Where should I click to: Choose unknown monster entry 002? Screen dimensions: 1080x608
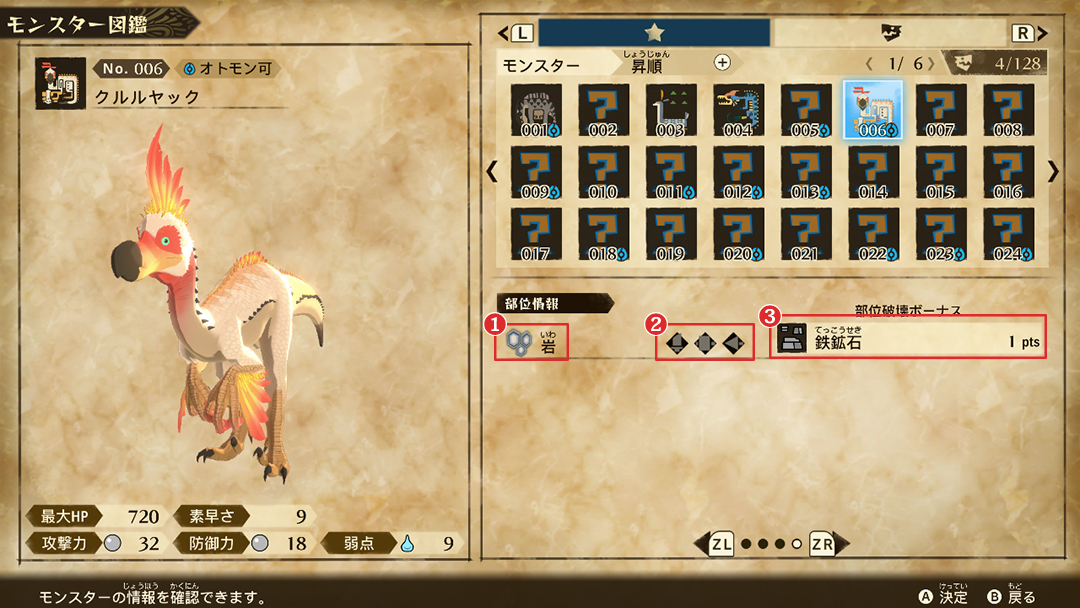(x=603, y=110)
